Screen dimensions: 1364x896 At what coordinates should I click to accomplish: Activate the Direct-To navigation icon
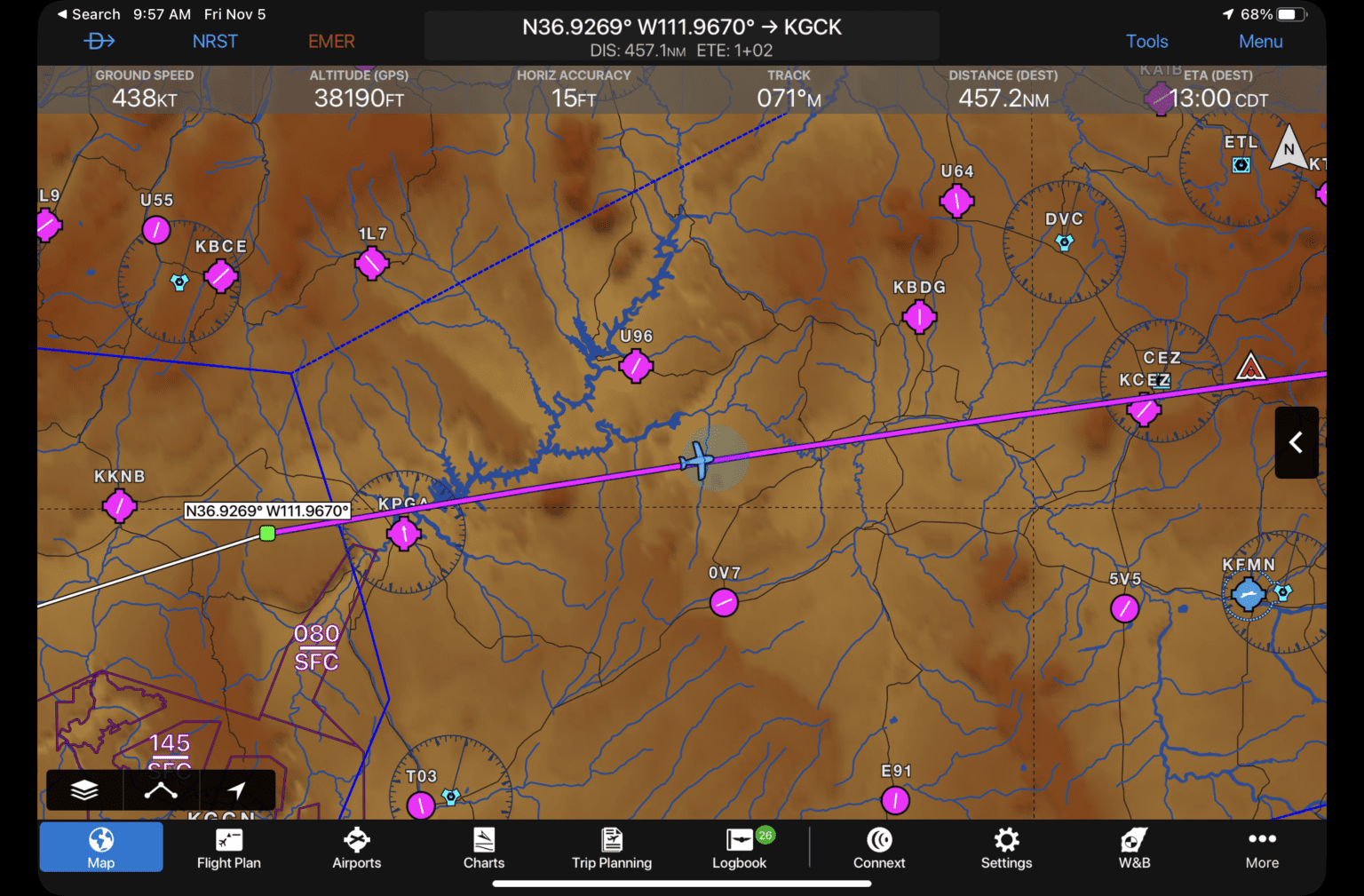coord(99,41)
